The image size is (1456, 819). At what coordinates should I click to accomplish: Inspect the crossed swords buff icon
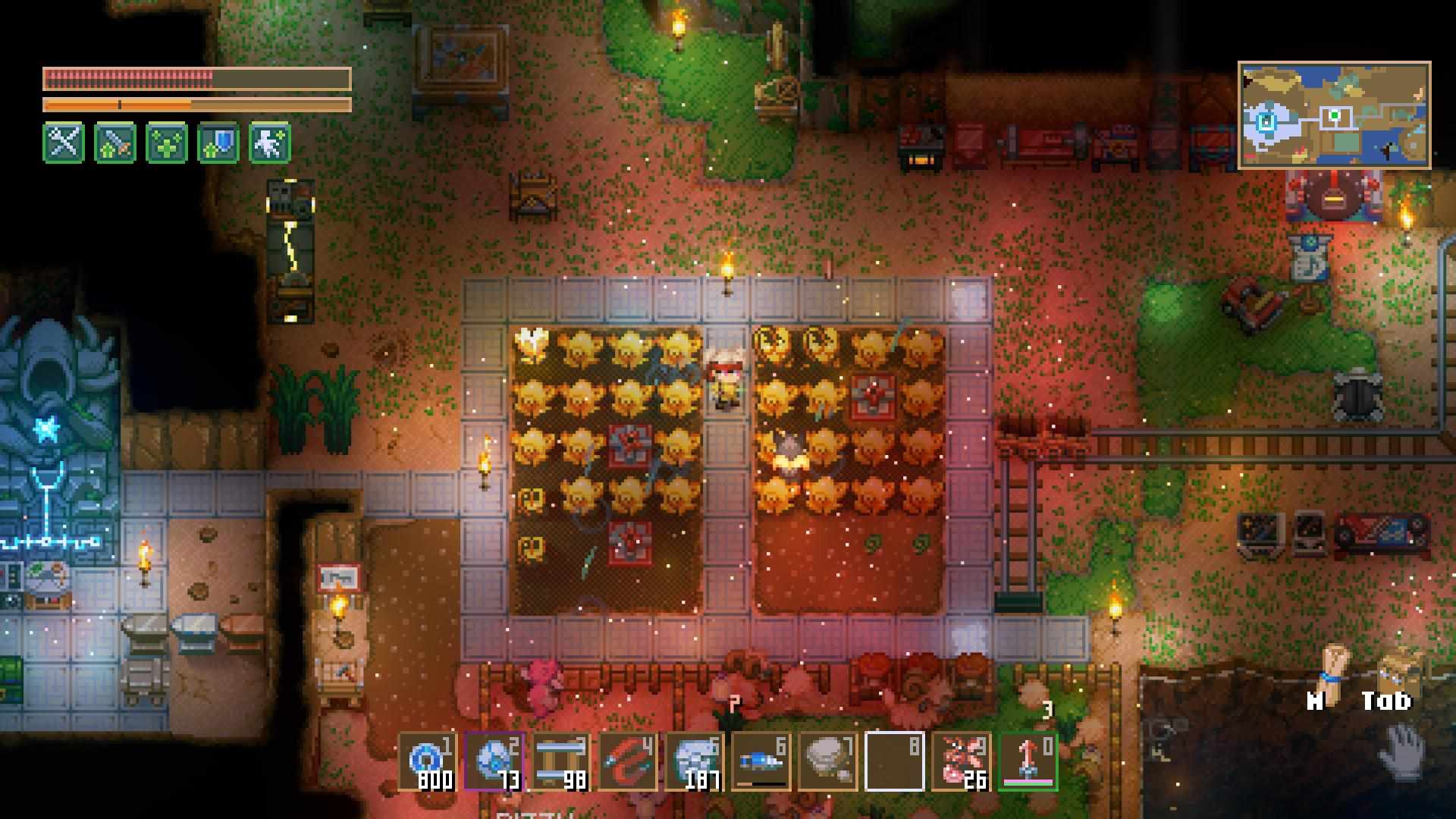coord(64,142)
